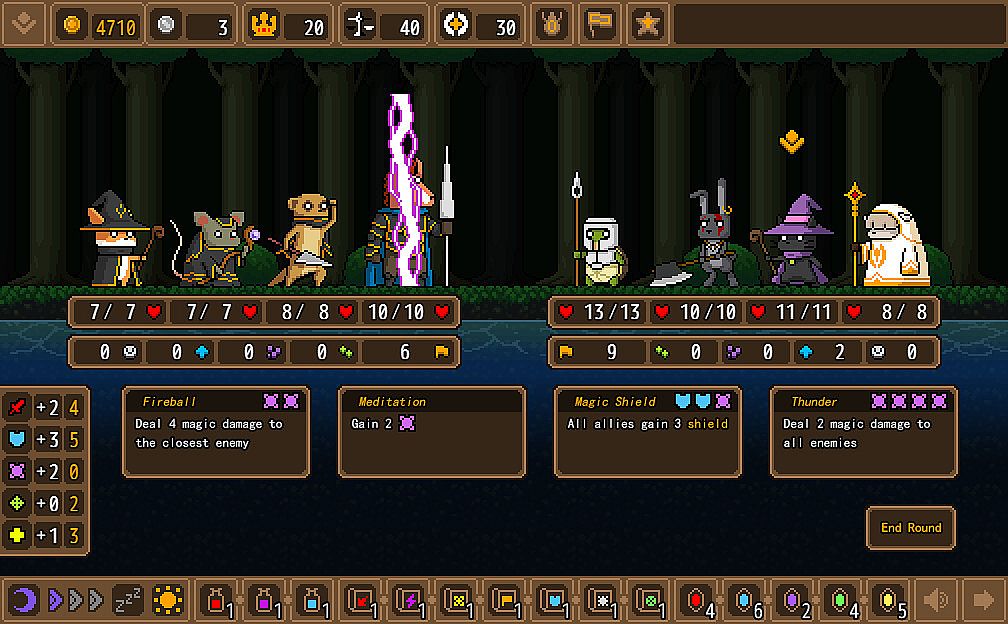Toggle the purple moon night button

(x=25, y=600)
